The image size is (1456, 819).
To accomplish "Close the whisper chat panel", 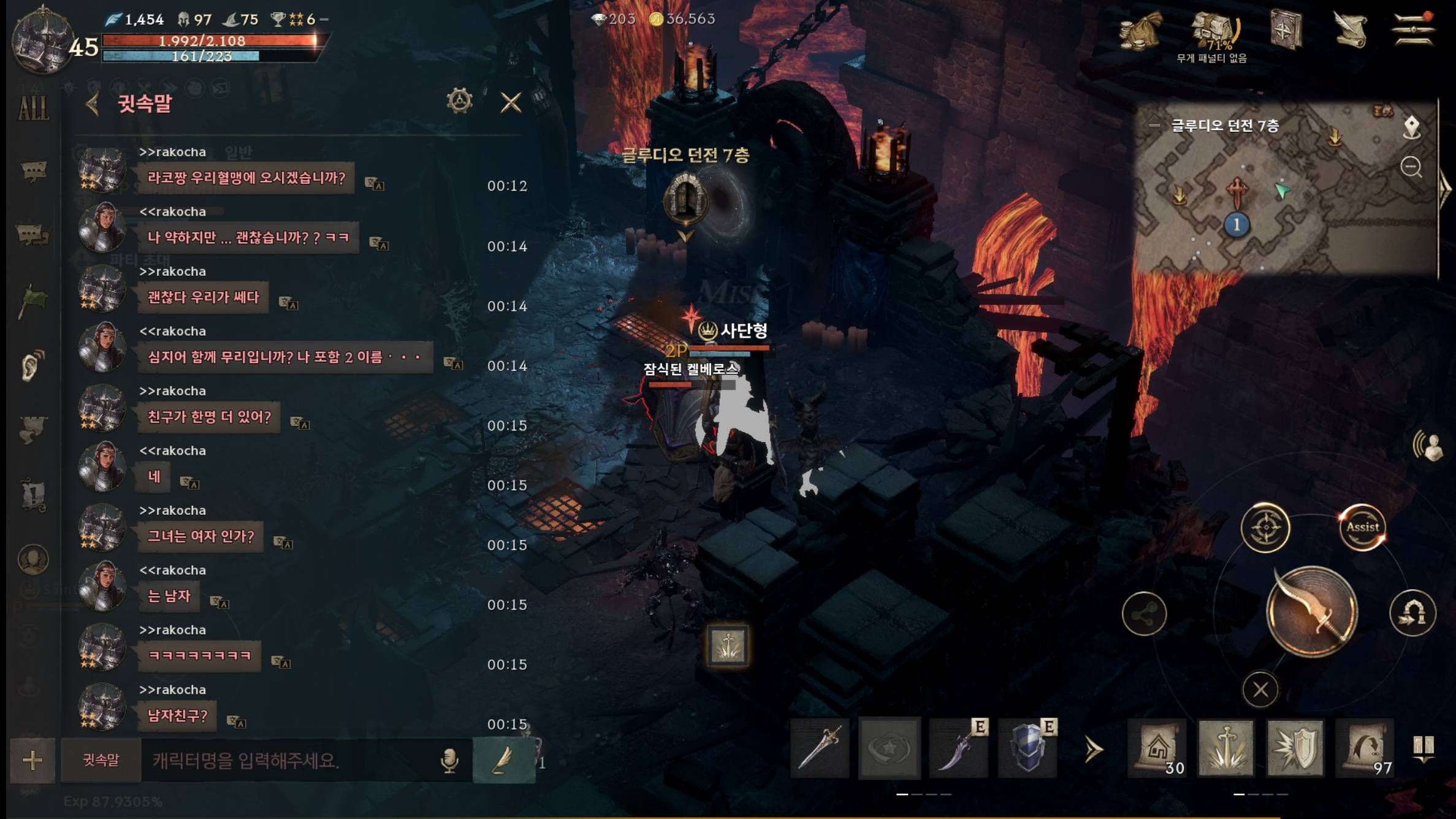I will pos(511,102).
